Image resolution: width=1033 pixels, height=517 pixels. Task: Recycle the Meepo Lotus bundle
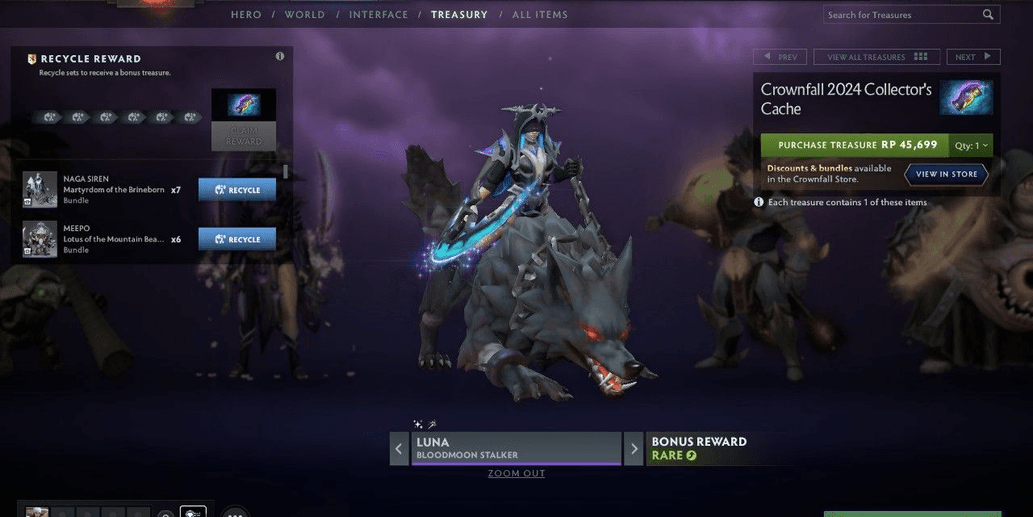237,240
